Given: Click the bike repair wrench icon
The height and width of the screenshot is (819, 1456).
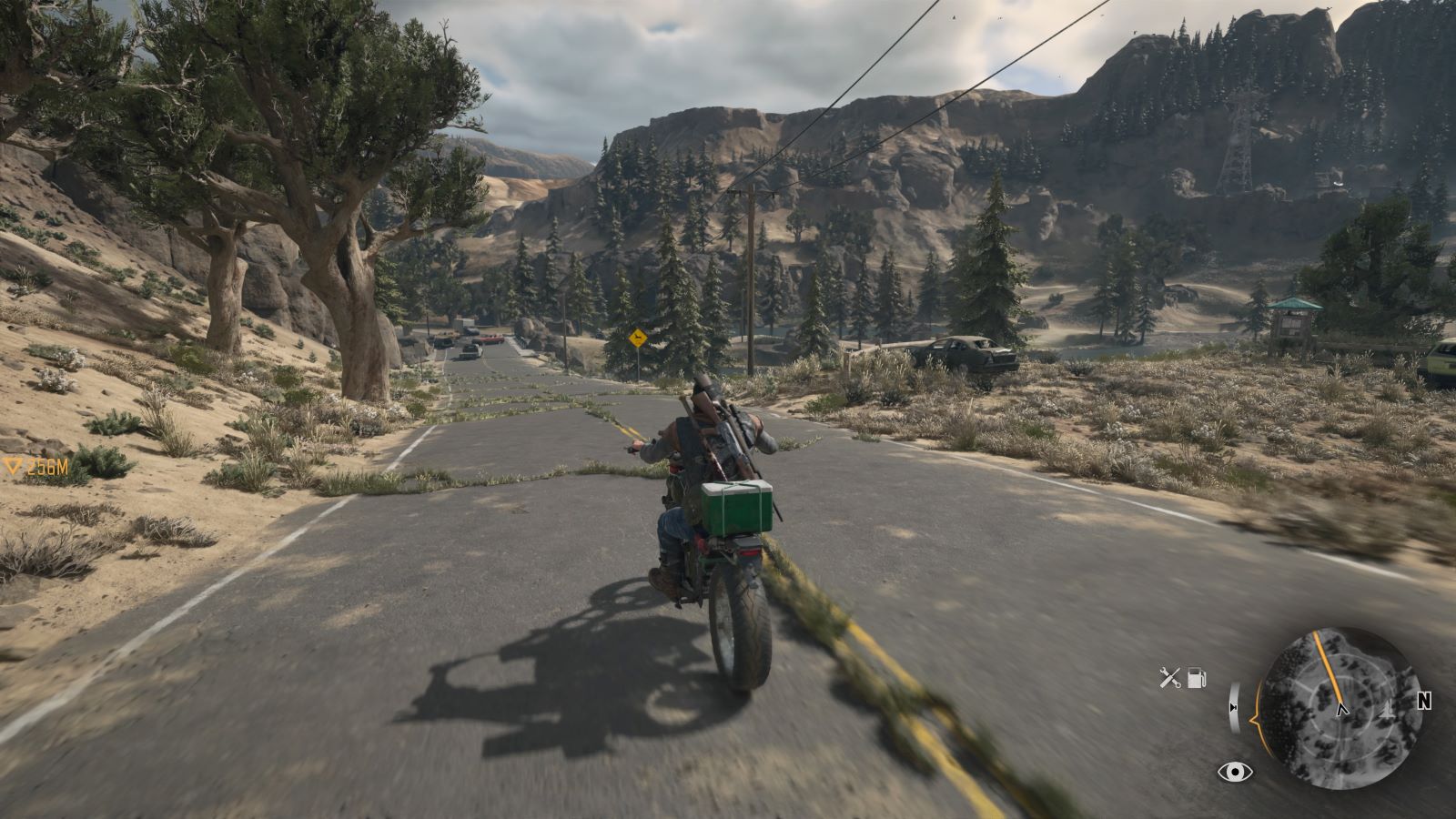Looking at the screenshot, I should point(1169,677).
